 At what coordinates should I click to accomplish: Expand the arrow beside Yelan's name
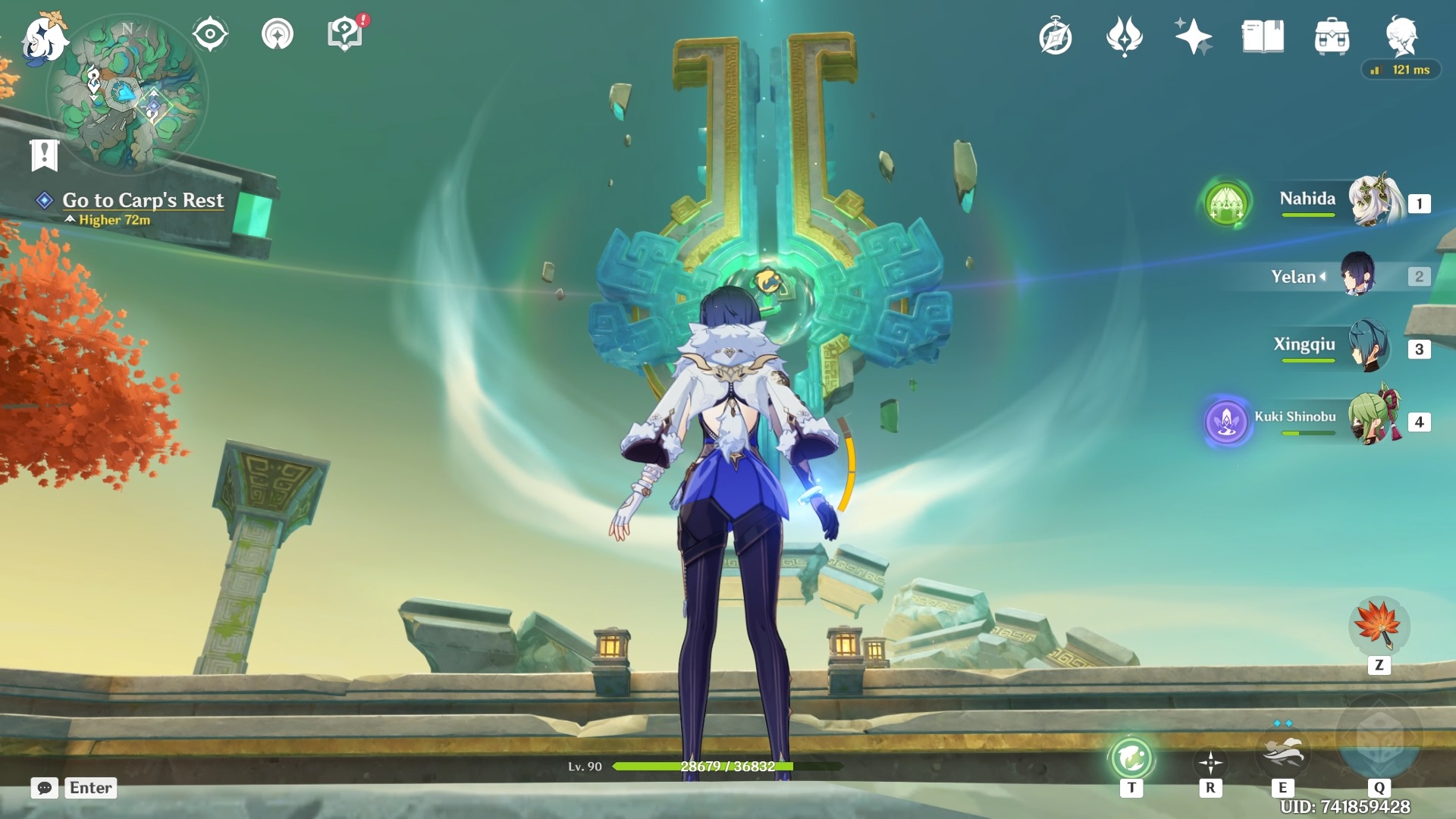[x=1324, y=277]
